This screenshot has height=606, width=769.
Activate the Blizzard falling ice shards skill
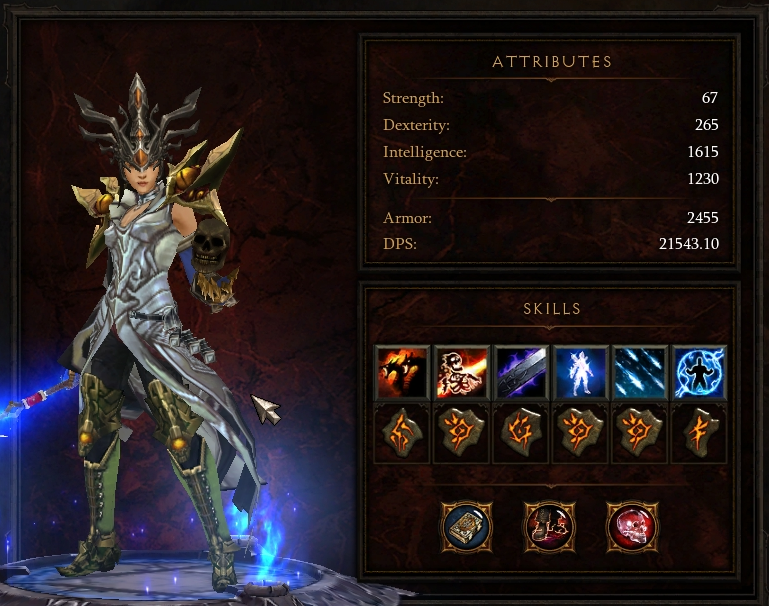click(640, 372)
